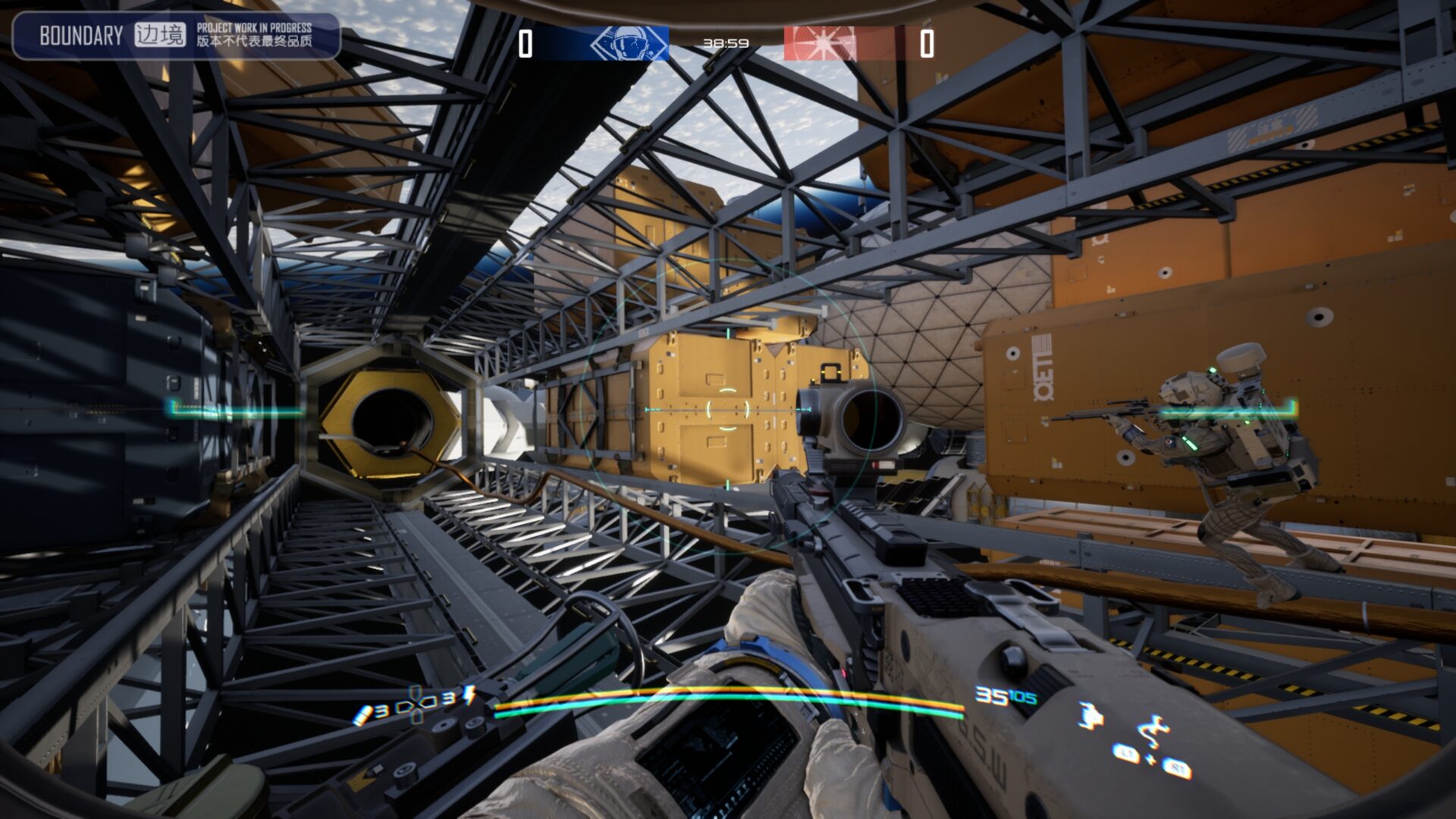Click the BOUNDARY logo watermark
Viewport: 1456px width, 819px height.
point(81,36)
